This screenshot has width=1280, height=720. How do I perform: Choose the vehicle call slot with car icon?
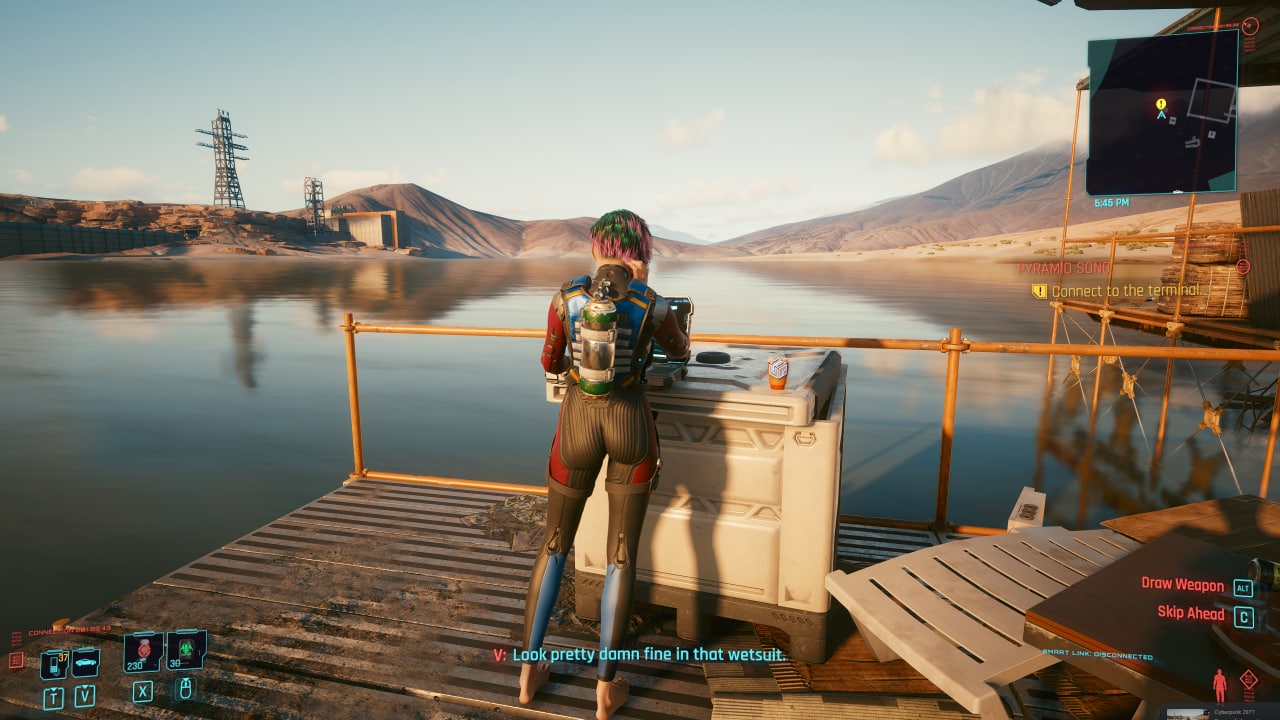pos(85,661)
